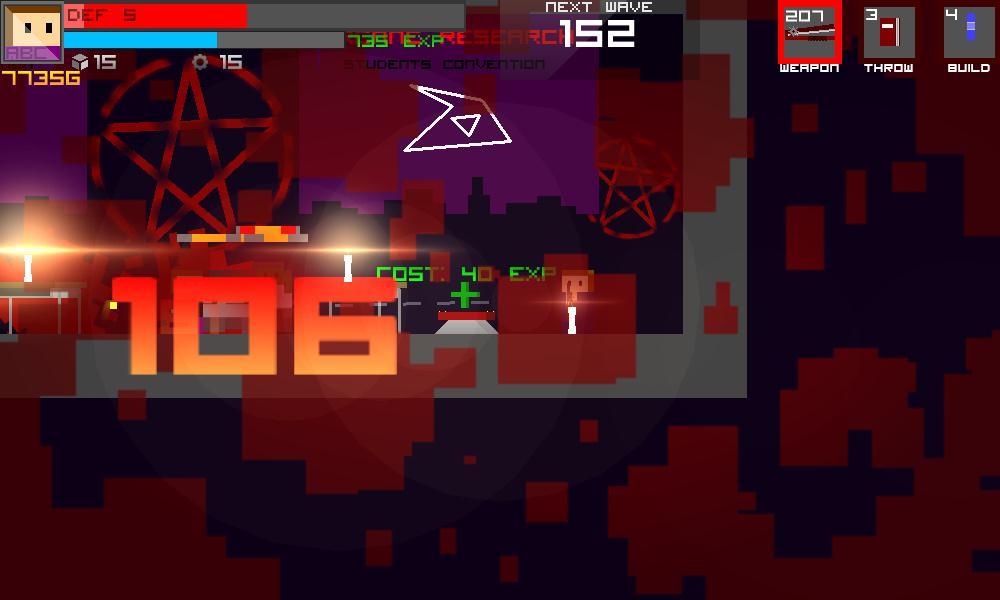The height and width of the screenshot is (600, 1000).
Task: Click the player portrait
Action: coord(32,32)
